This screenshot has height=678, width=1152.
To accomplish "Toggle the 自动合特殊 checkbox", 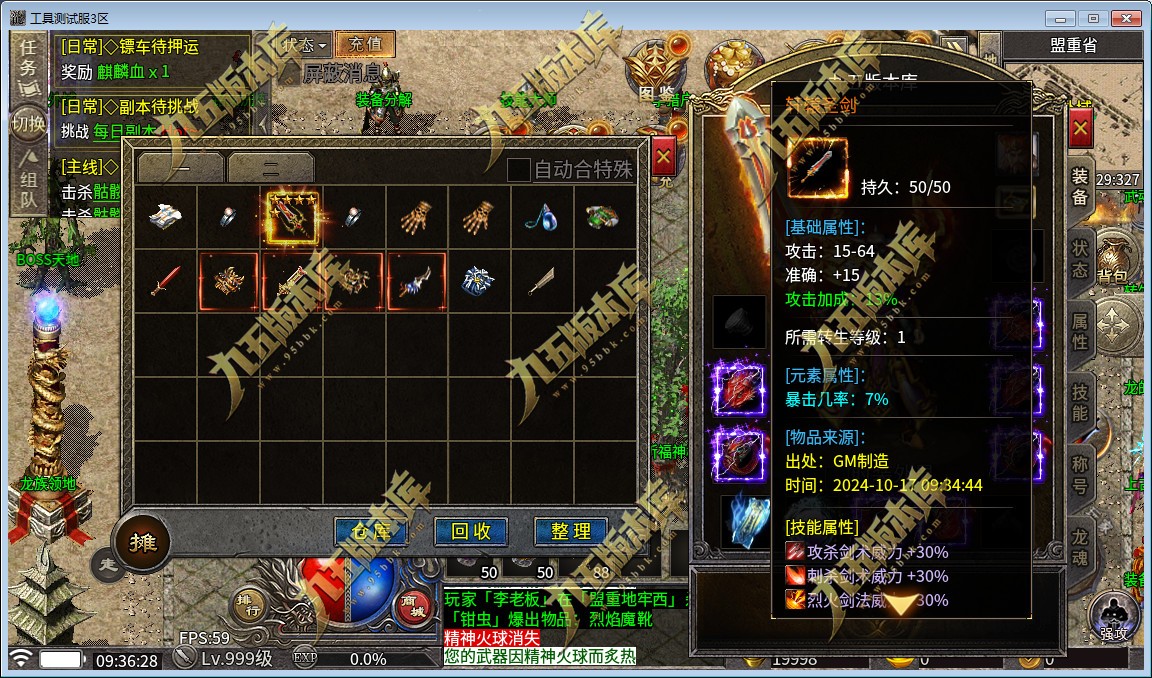I will (518, 170).
